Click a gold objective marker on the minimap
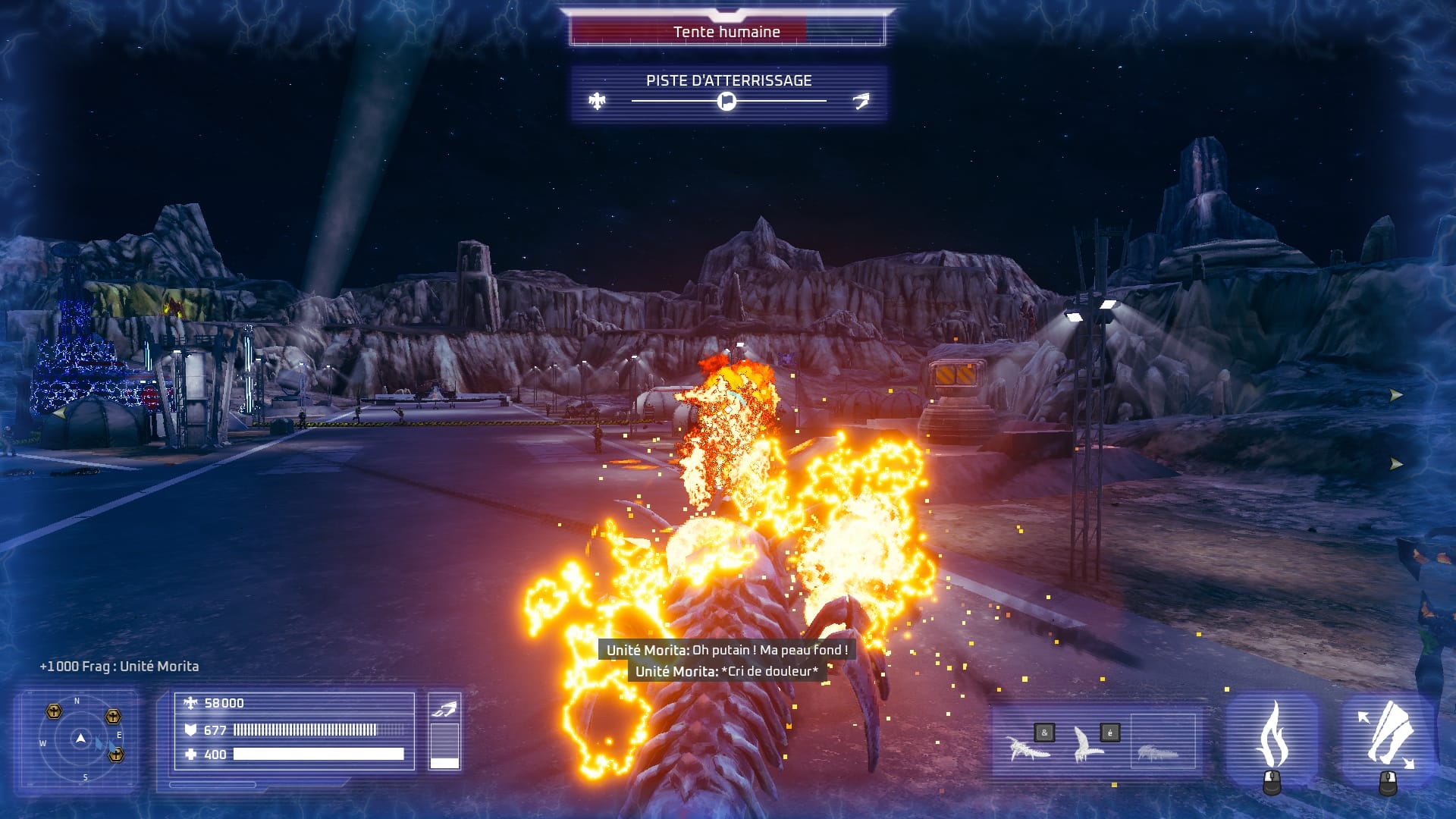Image resolution: width=1456 pixels, height=819 pixels. [x=53, y=711]
